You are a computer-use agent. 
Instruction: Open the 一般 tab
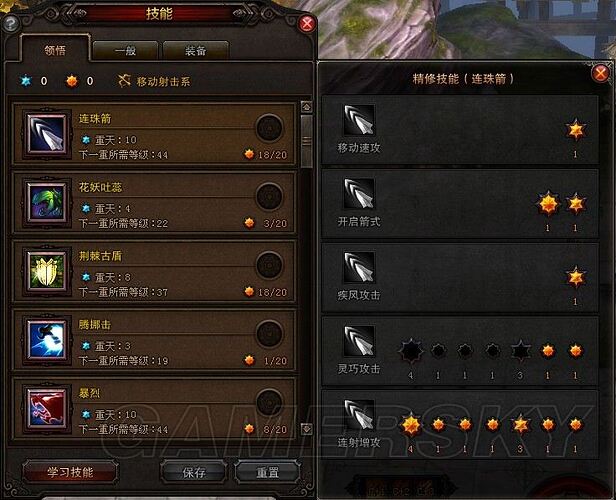pos(125,50)
